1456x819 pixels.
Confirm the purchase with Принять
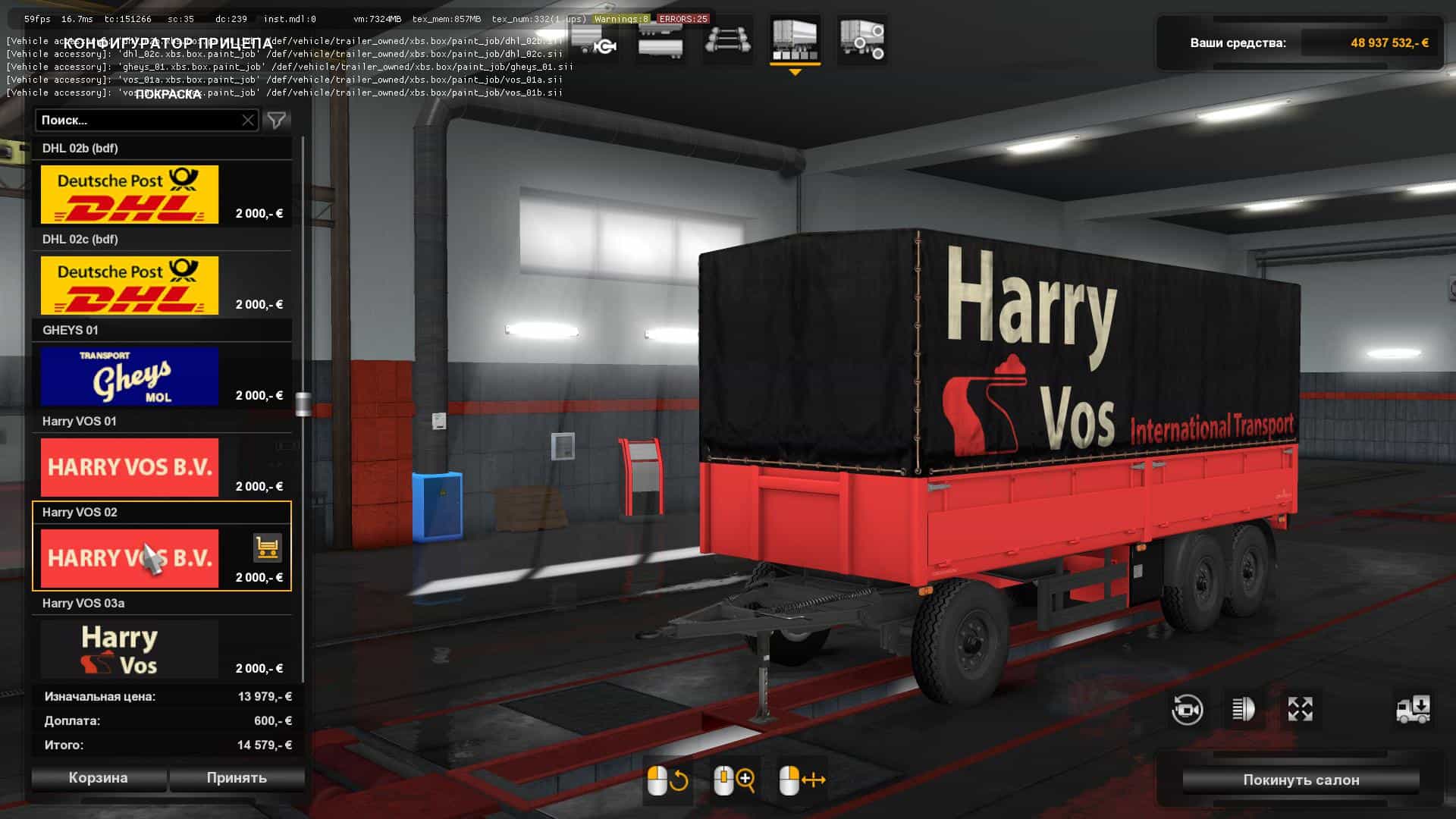(x=237, y=778)
